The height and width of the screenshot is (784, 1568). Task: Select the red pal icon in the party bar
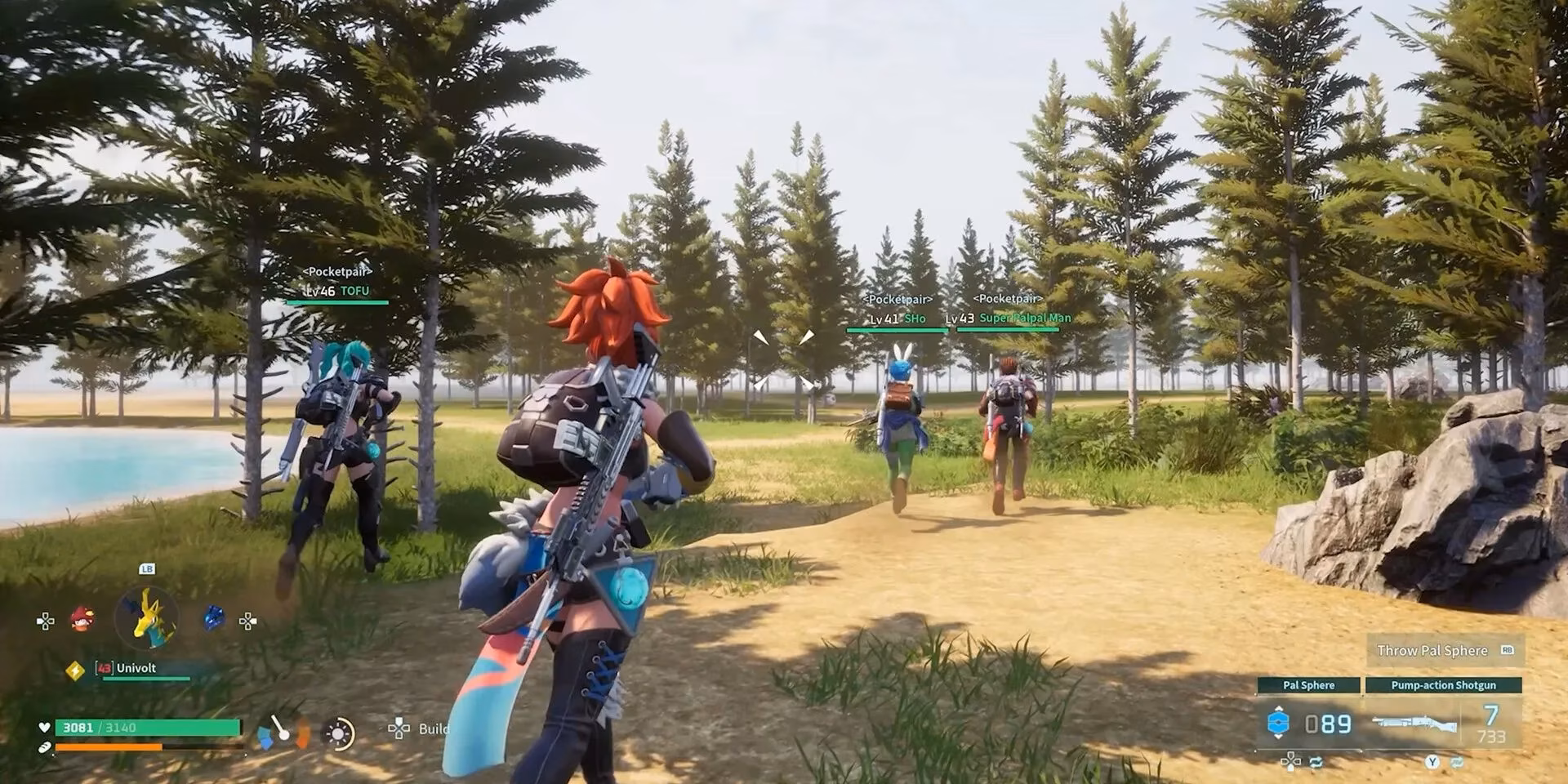(82, 620)
